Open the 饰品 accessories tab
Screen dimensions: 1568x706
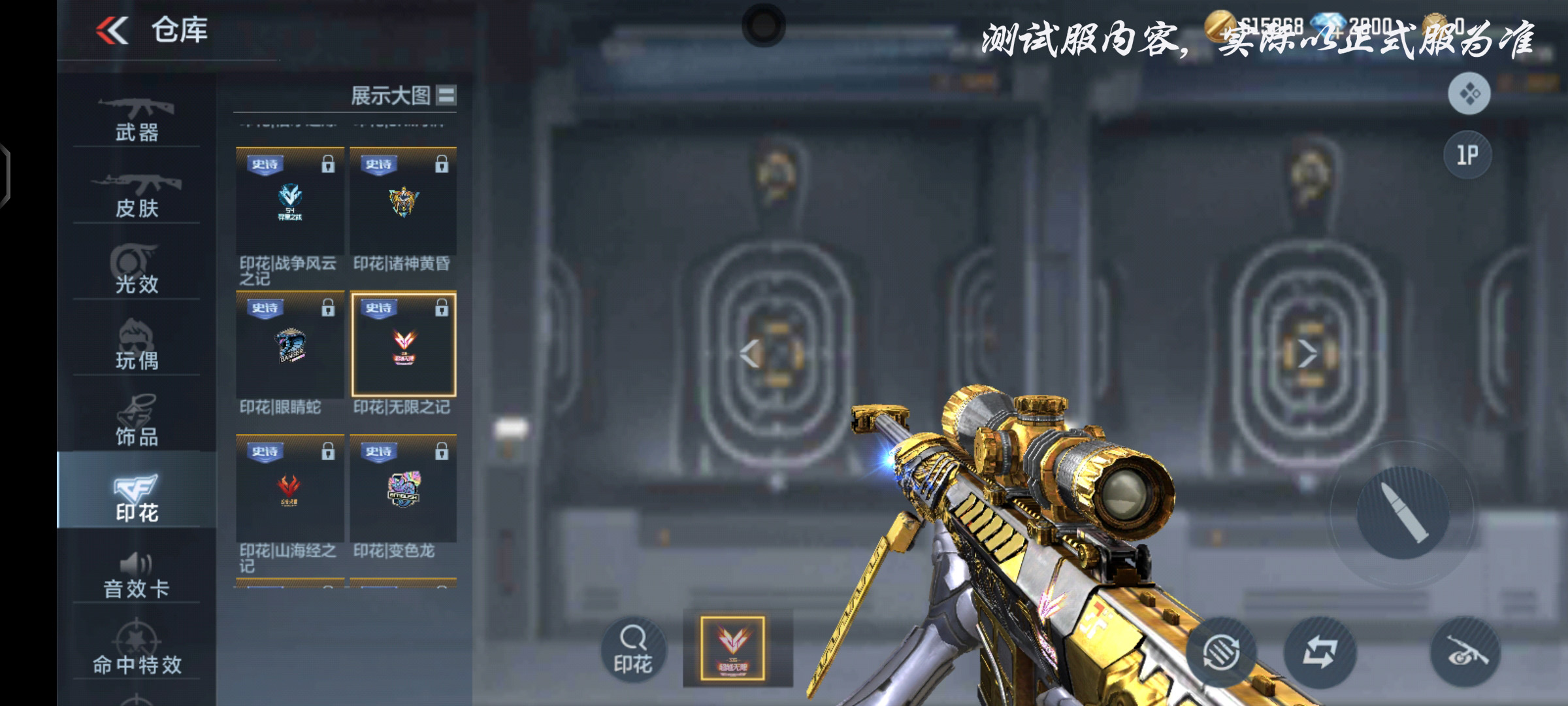click(137, 422)
